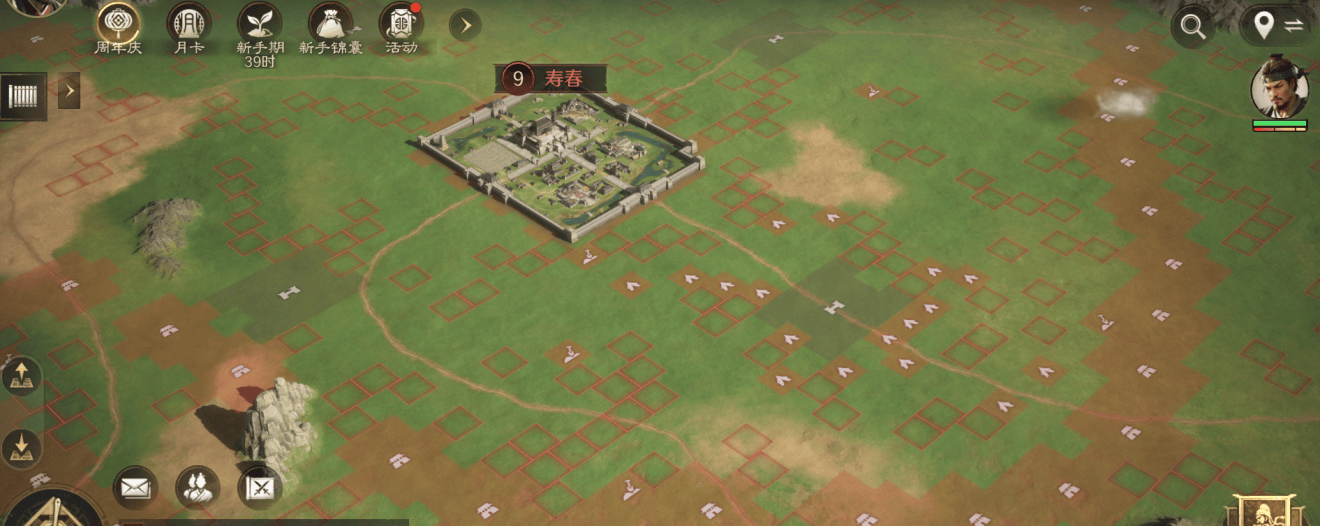Open the two-figures alliance icon
Screen dimensions: 1320x526
[x=197, y=487]
